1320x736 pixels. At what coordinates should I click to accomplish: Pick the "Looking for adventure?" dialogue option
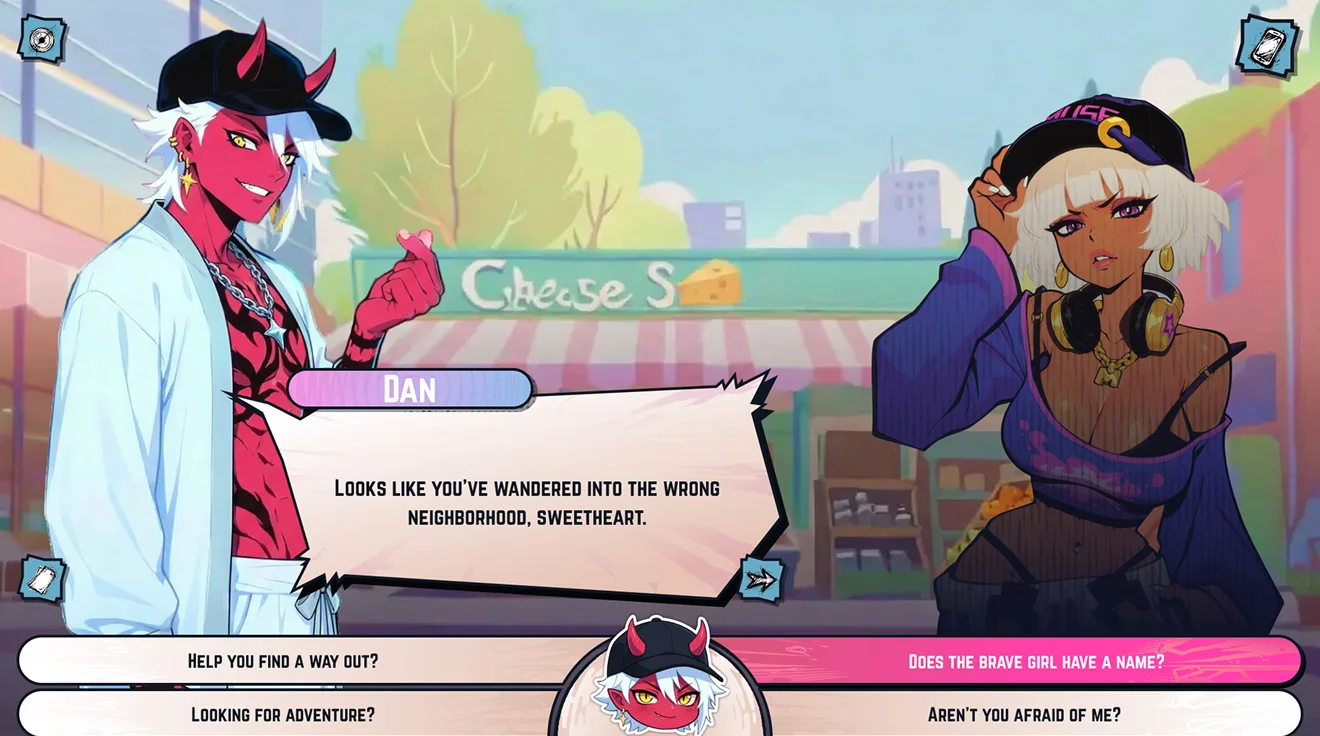[x=283, y=714]
